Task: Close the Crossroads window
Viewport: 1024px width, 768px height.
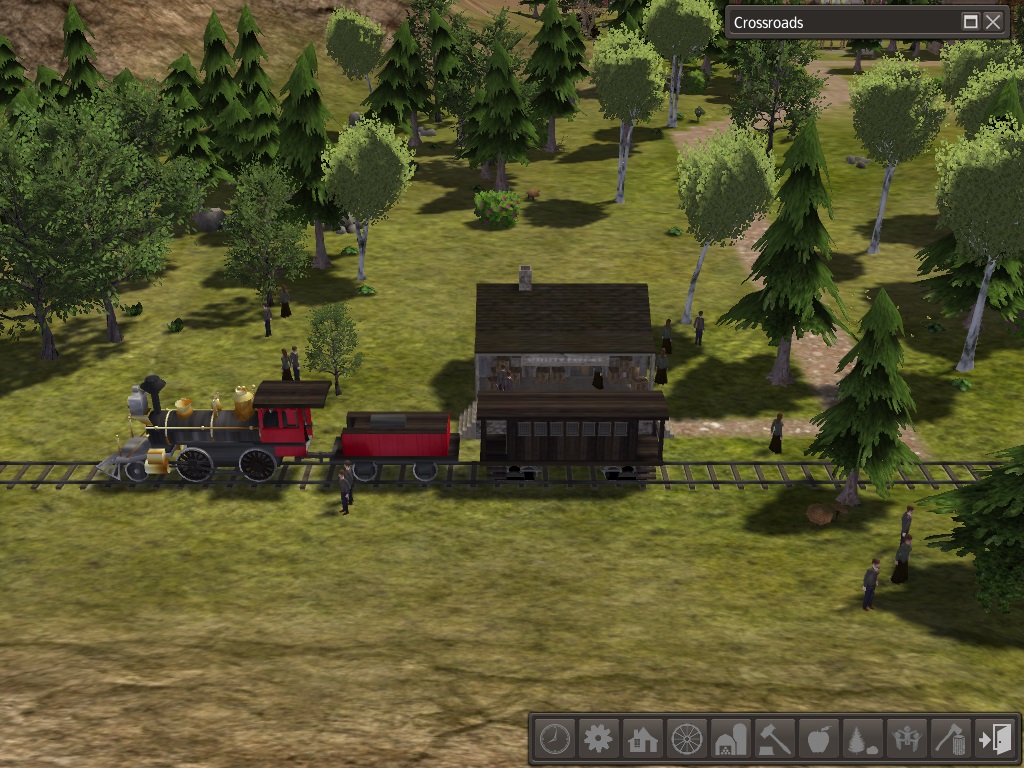Action: 993,22
